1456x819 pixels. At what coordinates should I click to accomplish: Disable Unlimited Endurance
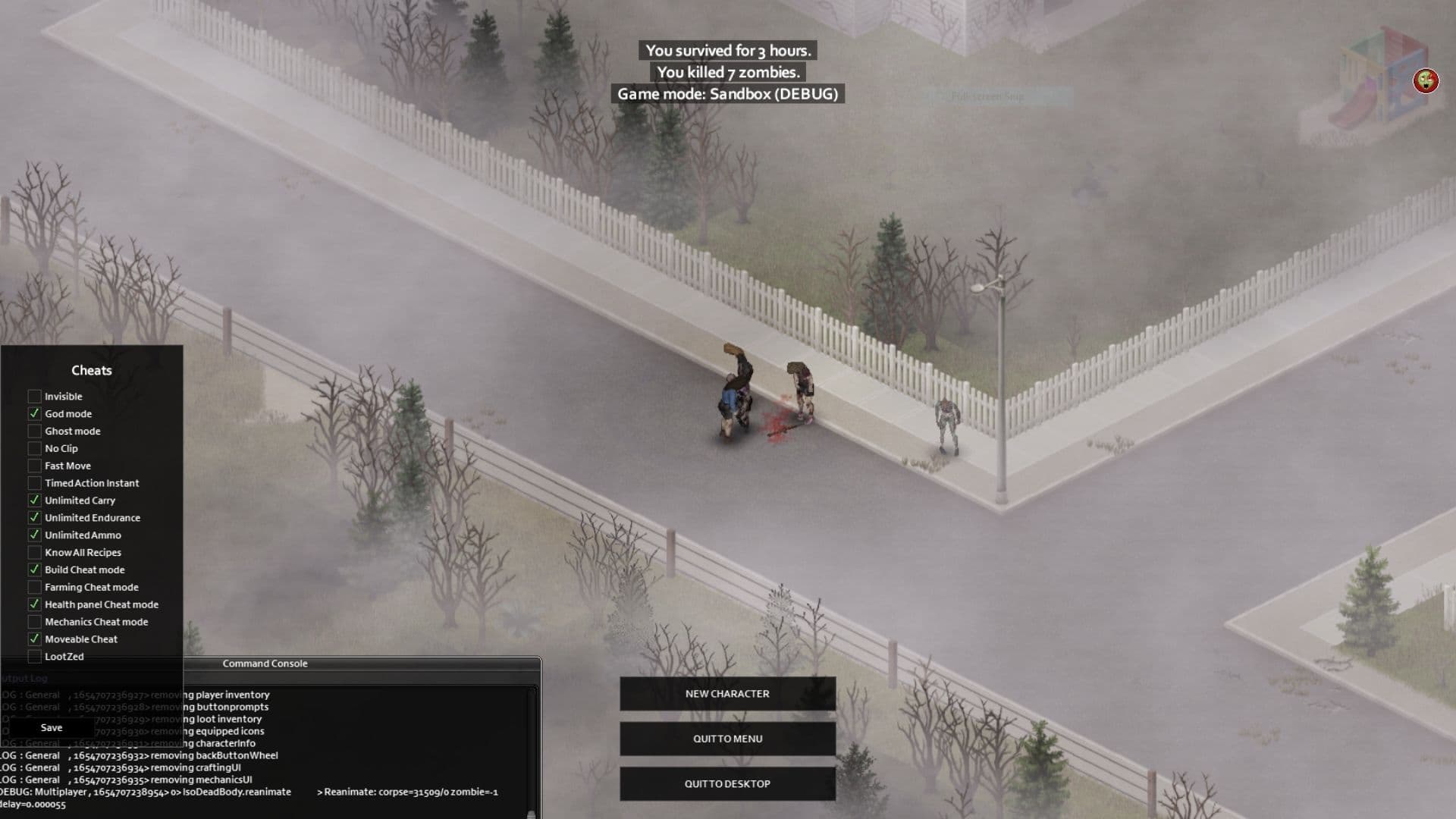click(35, 517)
